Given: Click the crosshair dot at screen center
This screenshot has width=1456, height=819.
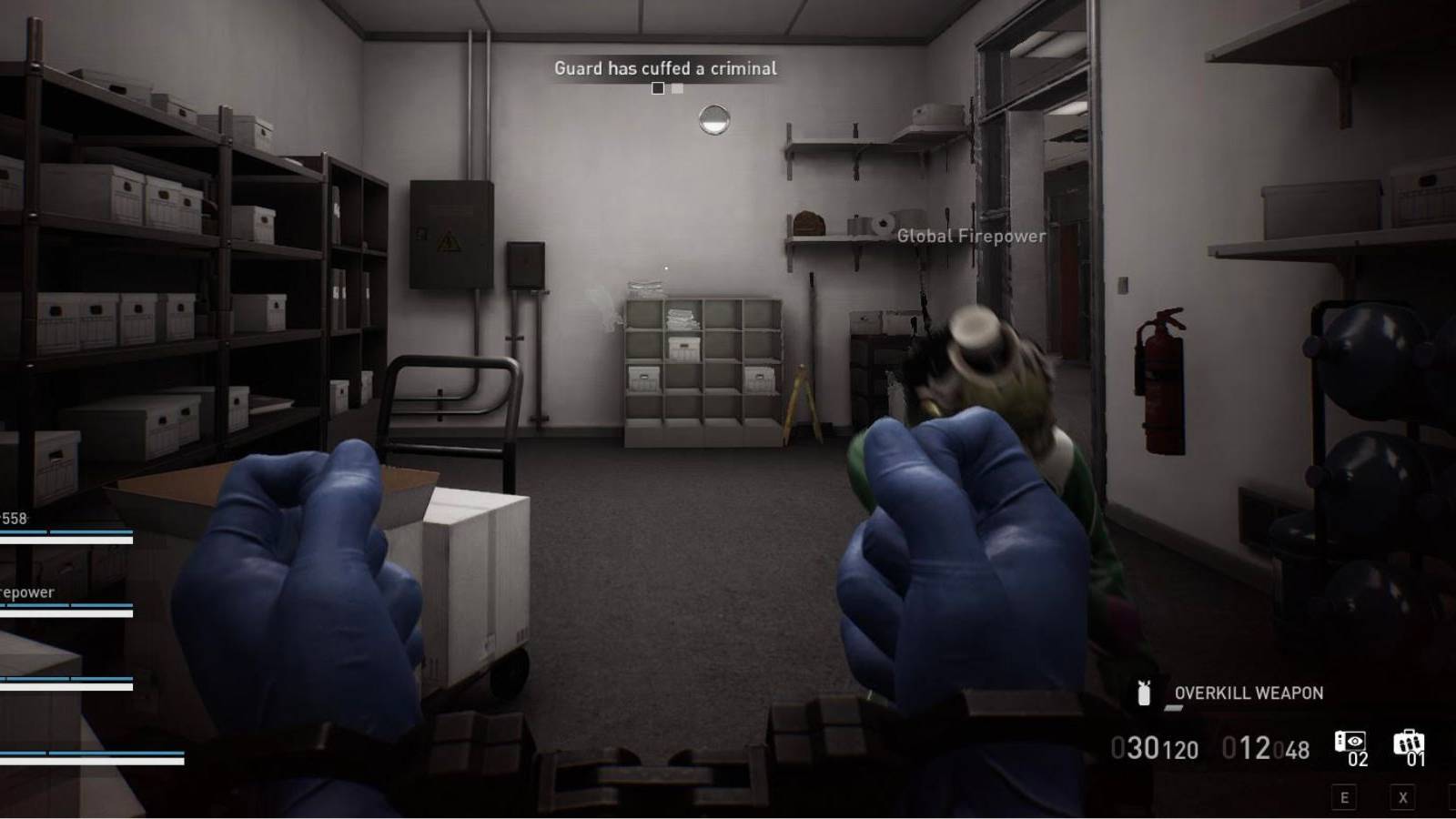Looking at the screenshot, I should (x=667, y=267).
